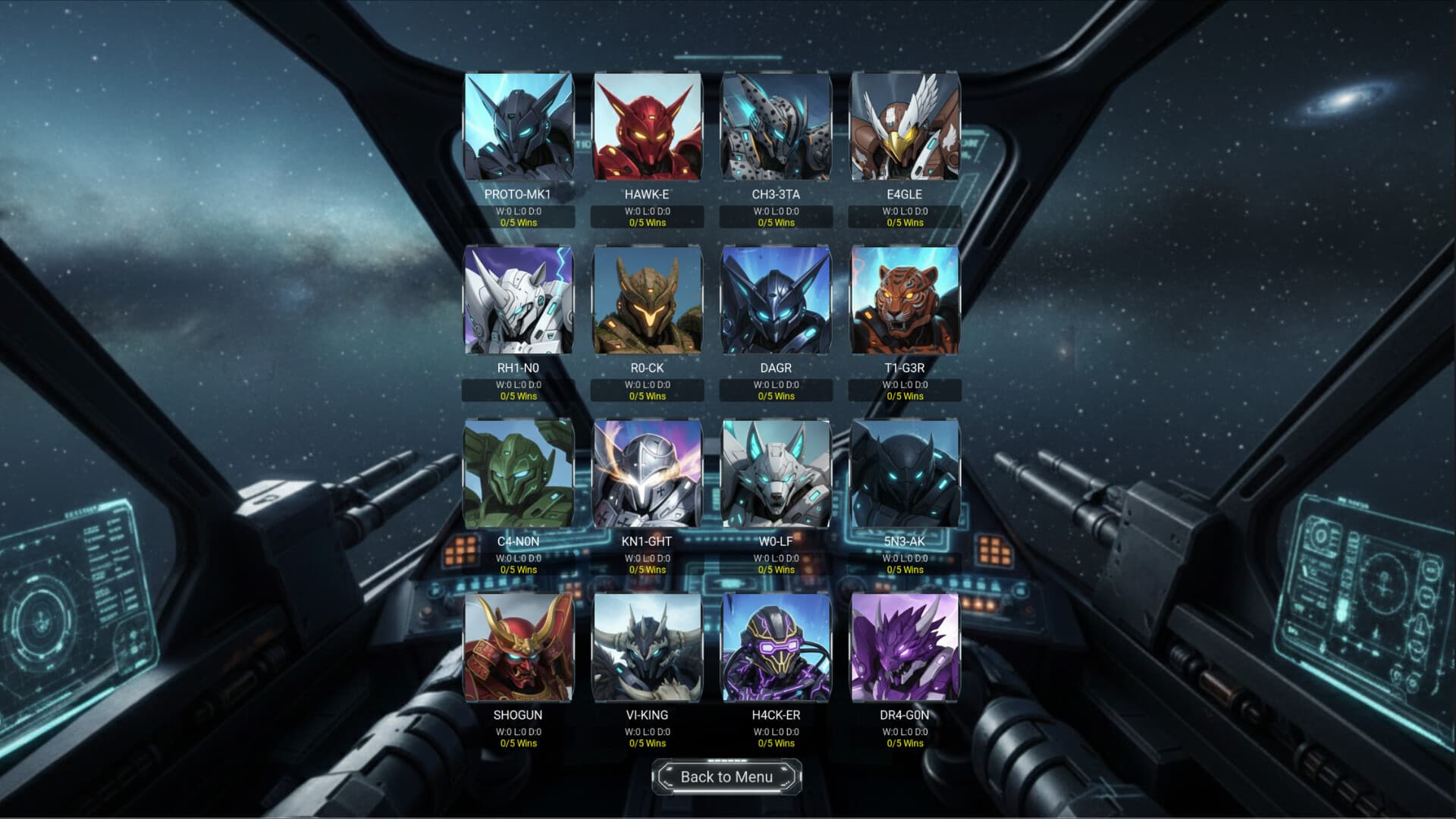Click the 0/5 Wins label under PROTO-MK1
This screenshot has width=1456, height=819.
519,223
